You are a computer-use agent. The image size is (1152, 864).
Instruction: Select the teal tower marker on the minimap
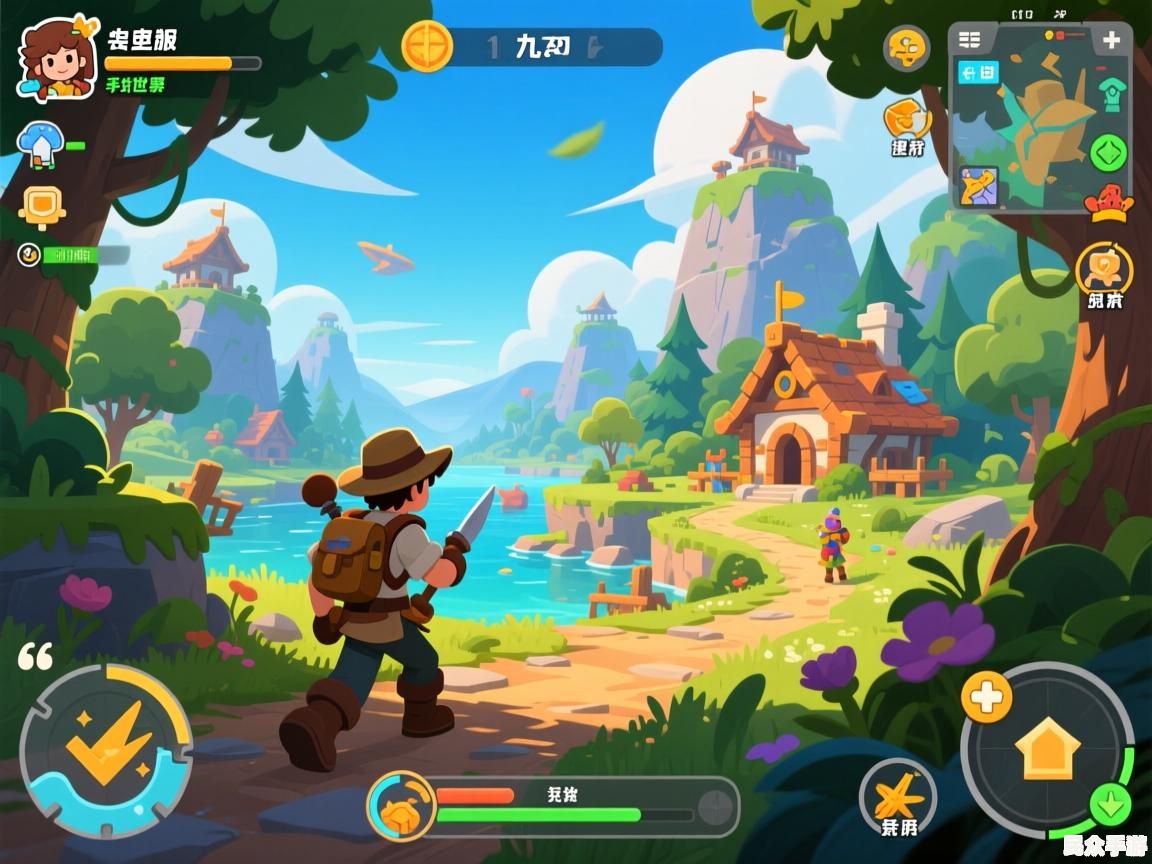click(x=1109, y=94)
